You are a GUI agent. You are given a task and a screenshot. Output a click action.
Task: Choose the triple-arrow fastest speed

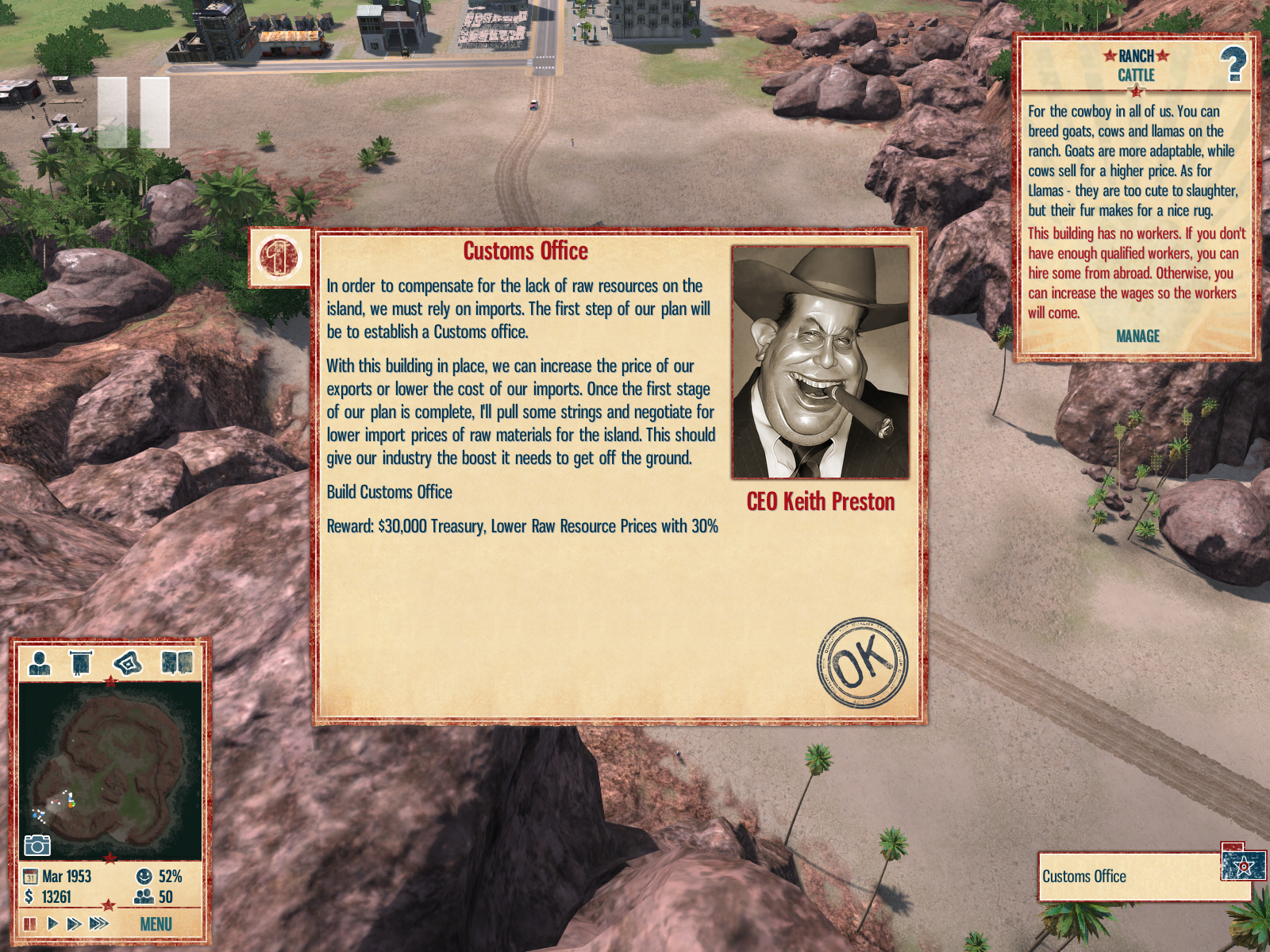point(99,923)
